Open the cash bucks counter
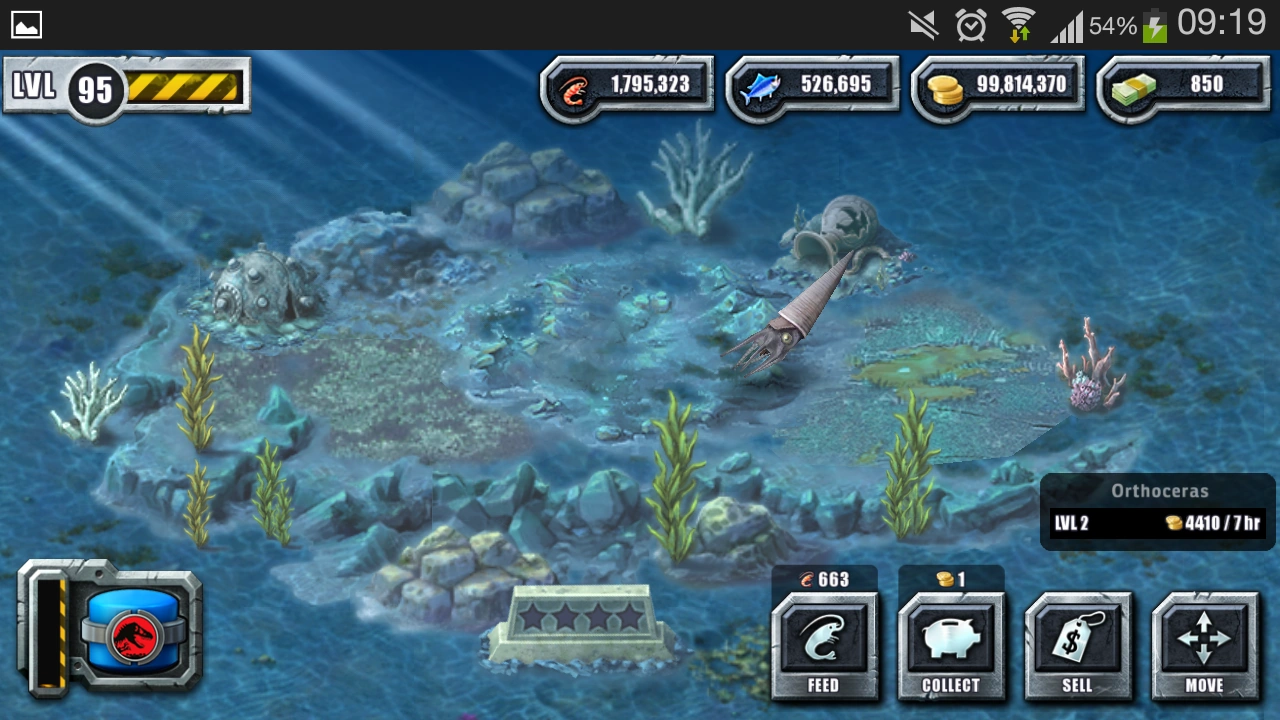Image resolution: width=1280 pixels, height=720 pixels. pyautogui.click(x=1184, y=88)
